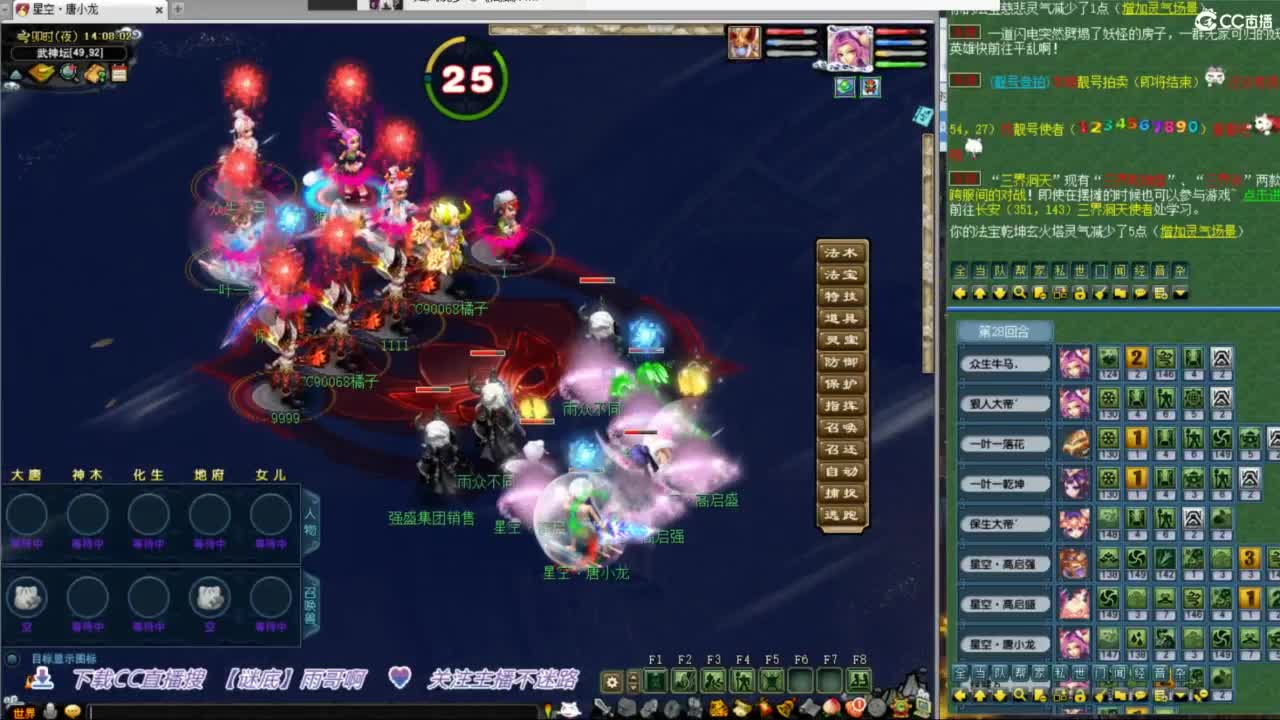The width and height of the screenshot is (1280, 720).
Task: Expand the down-arrow dropdown in the lower chat toolbar
Action: (1180, 695)
